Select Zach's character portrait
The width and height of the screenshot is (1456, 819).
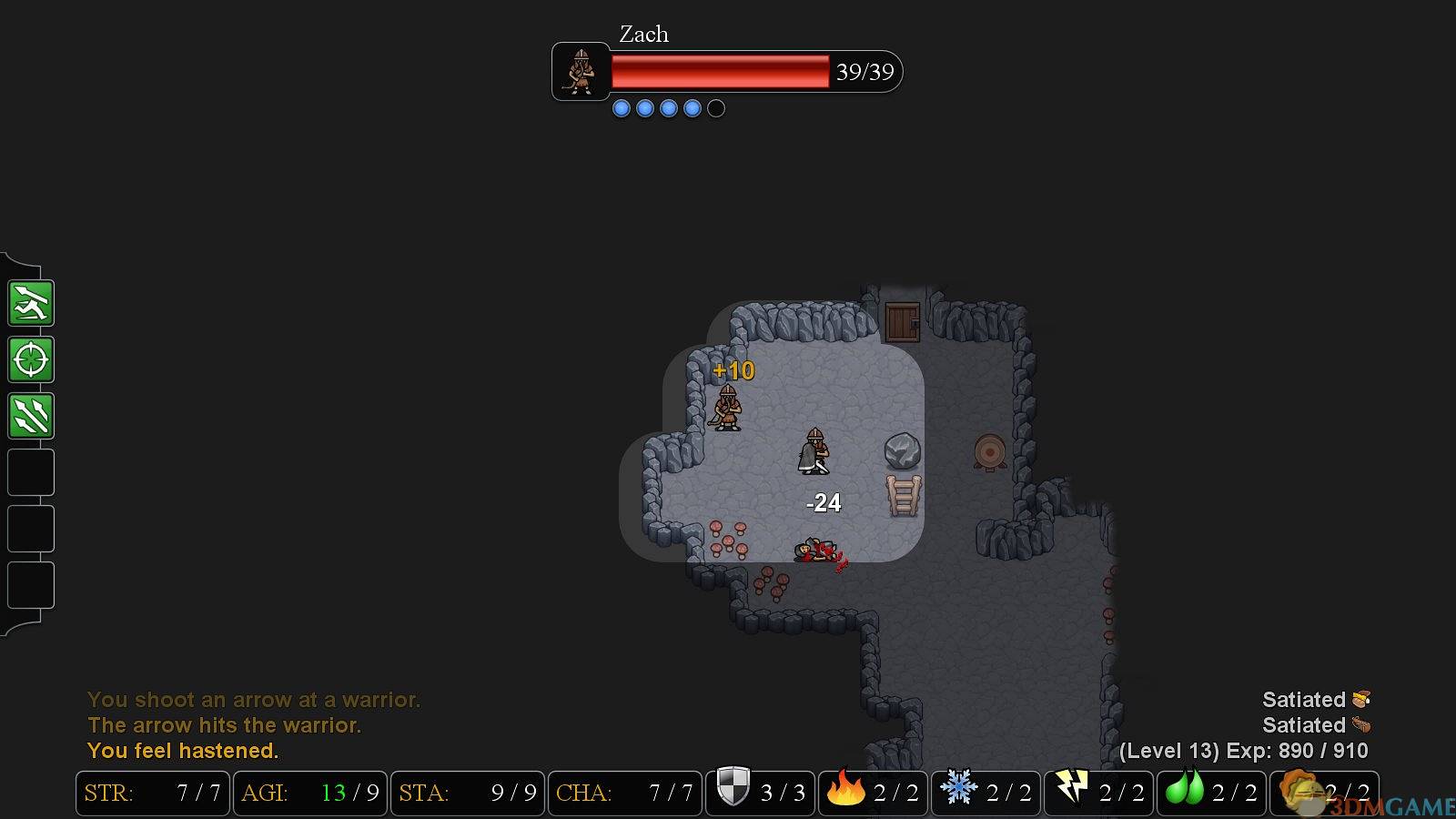581,71
